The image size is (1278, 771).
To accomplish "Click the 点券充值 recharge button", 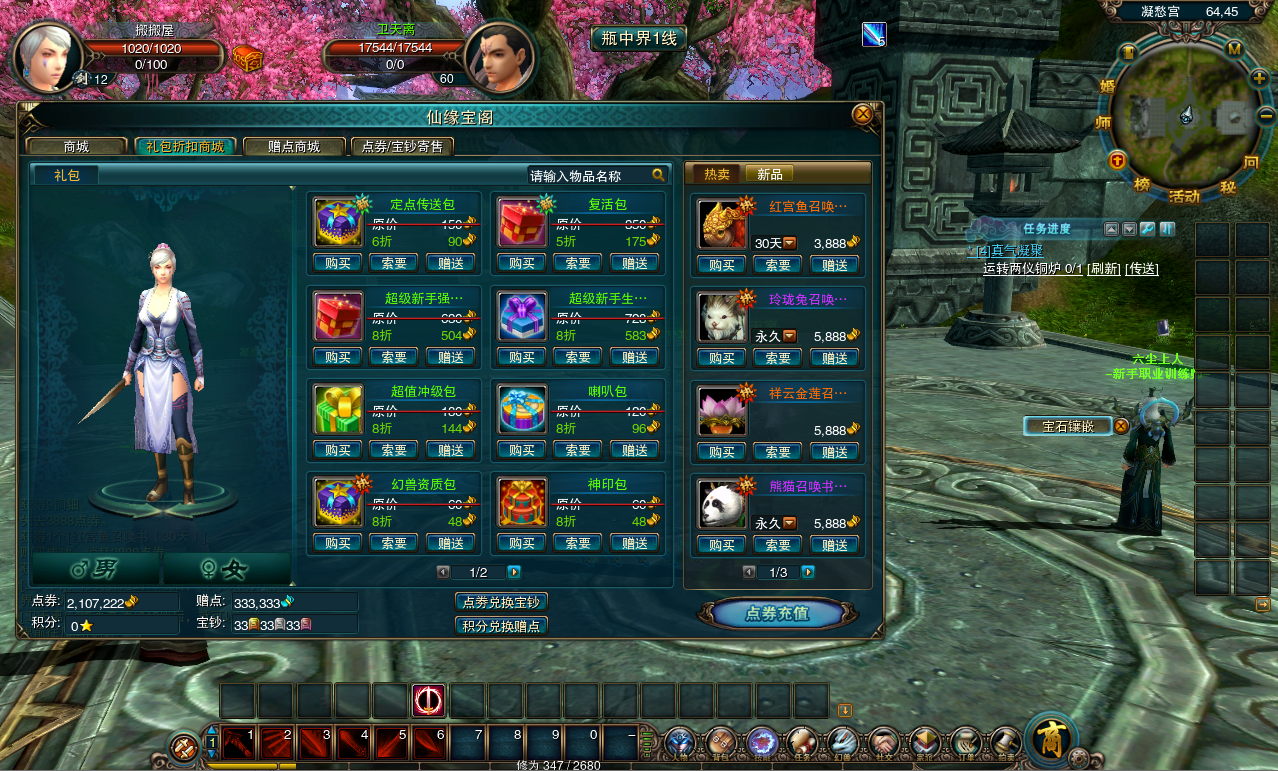I will coord(777,613).
